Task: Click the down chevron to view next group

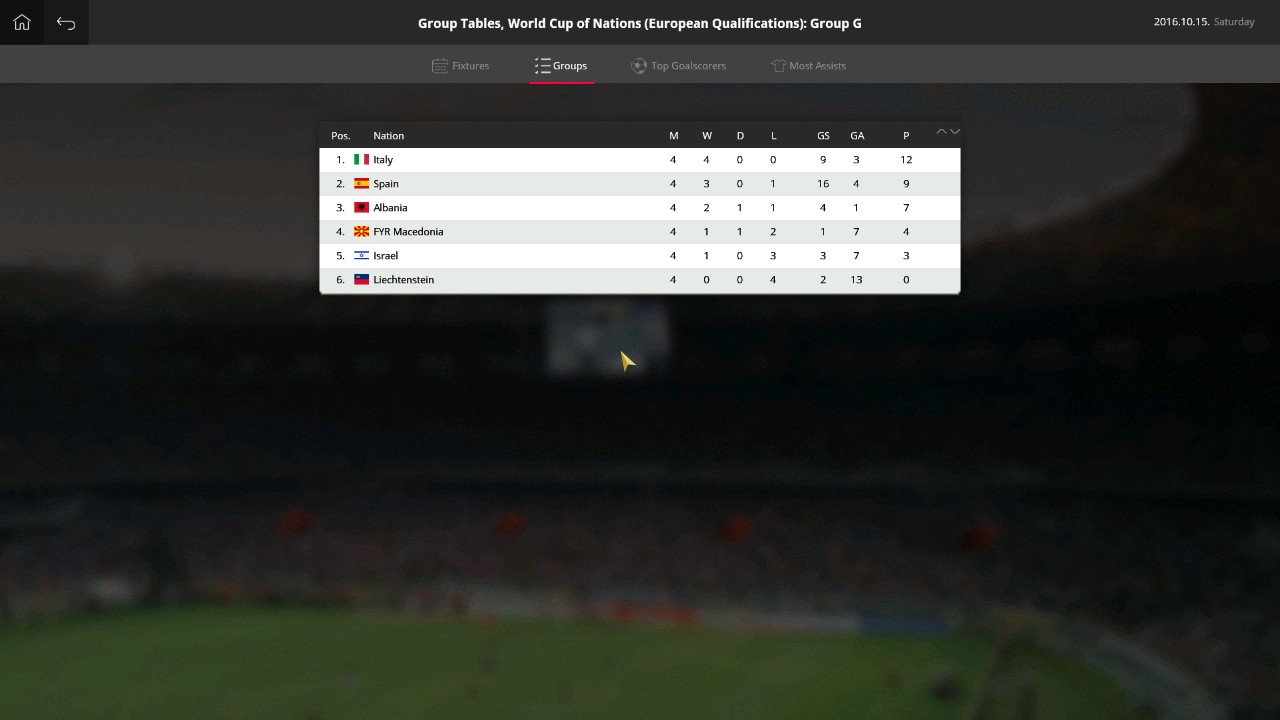Action: pyautogui.click(x=956, y=132)
